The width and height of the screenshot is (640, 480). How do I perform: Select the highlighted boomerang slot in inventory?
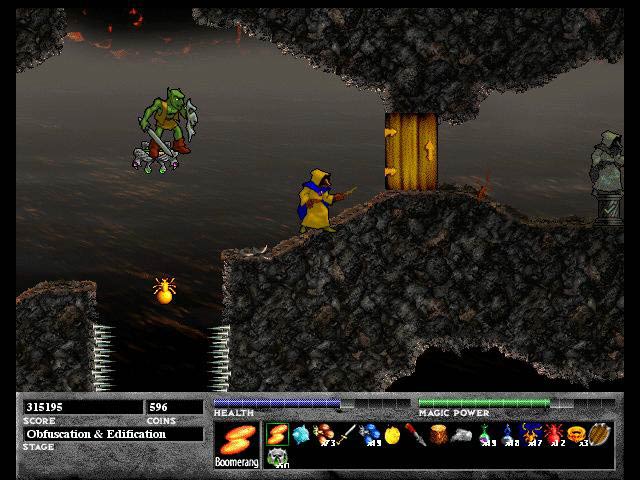point(277,435)
